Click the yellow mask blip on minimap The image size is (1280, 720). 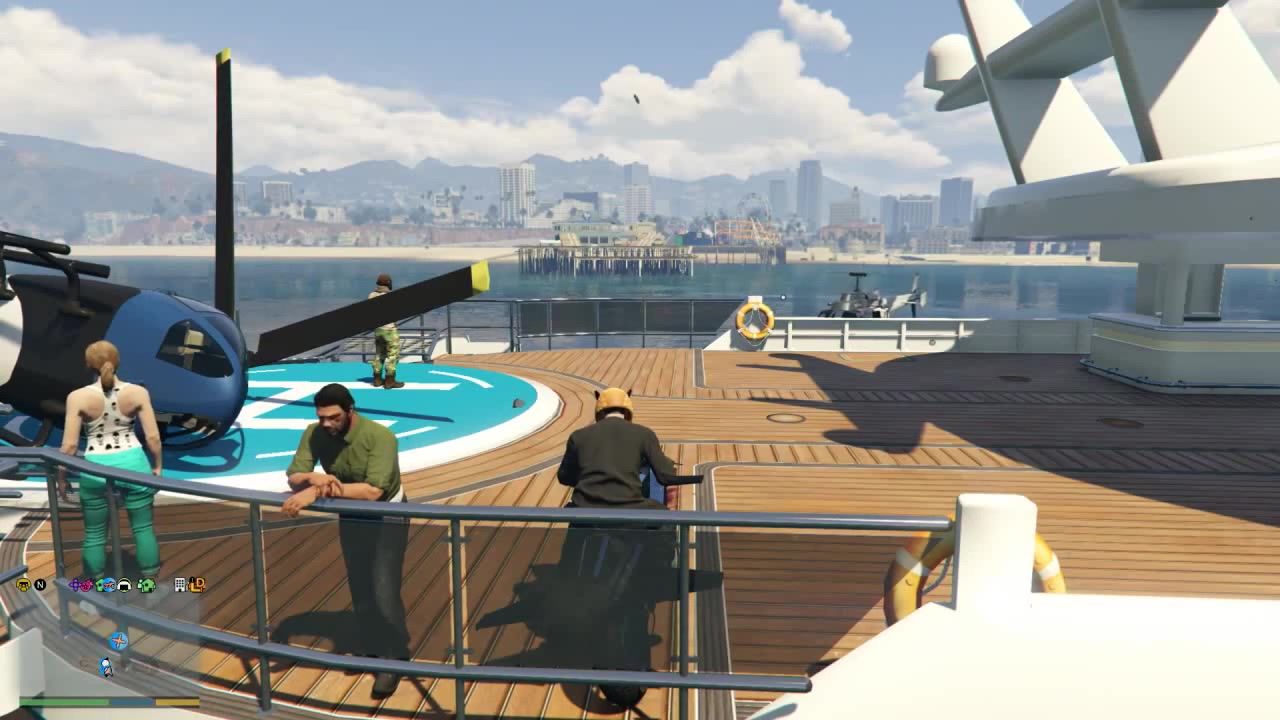(x=23, y=585)
